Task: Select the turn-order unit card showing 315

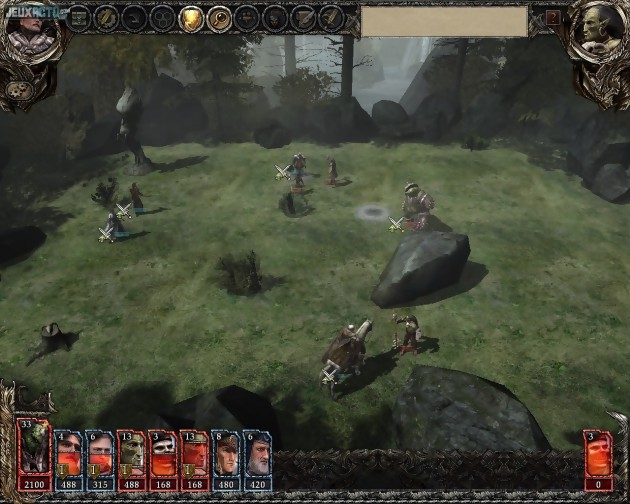Action: (100, 452)
